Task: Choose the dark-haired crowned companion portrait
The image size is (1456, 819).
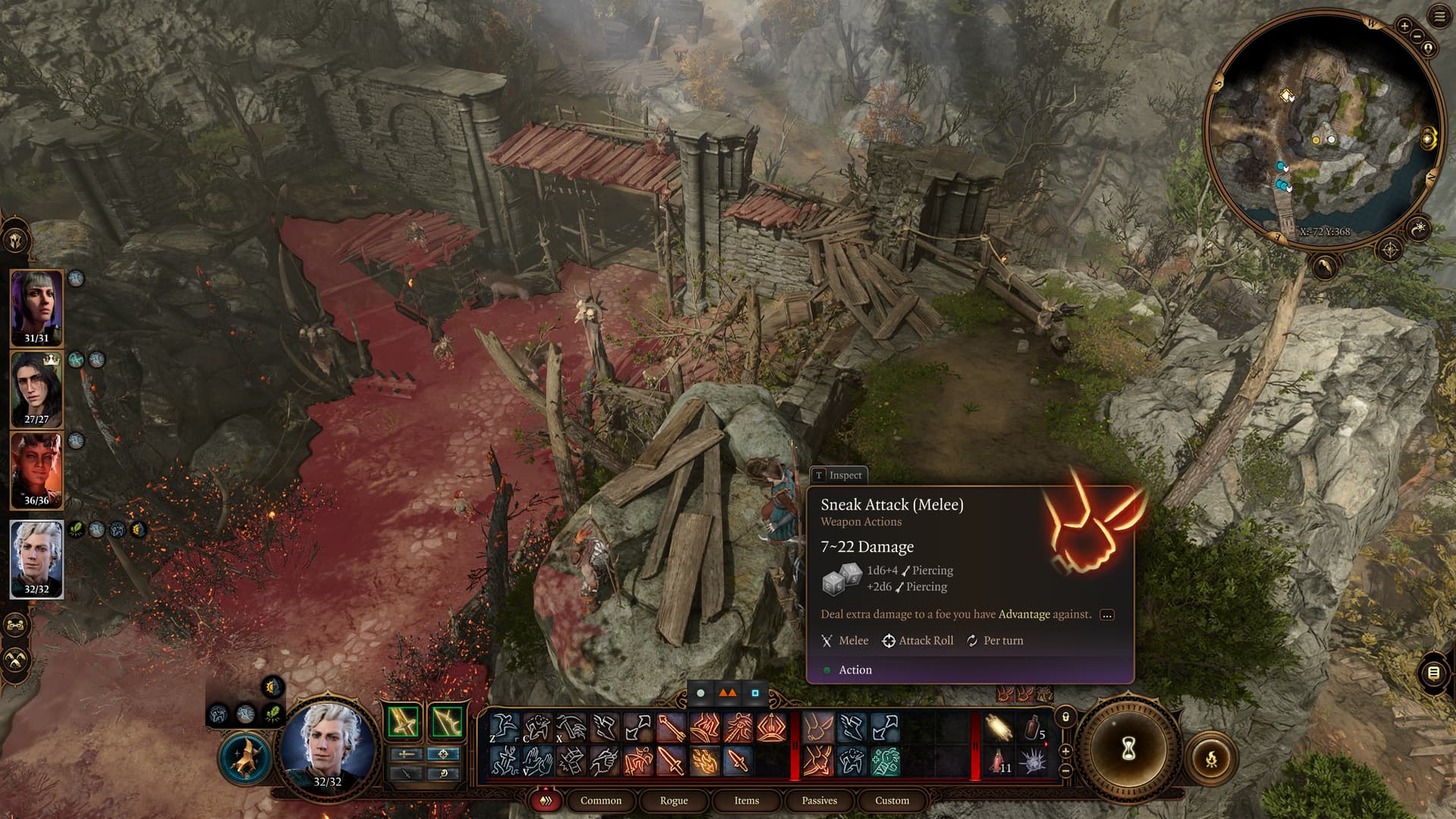Action: (36, 388)
